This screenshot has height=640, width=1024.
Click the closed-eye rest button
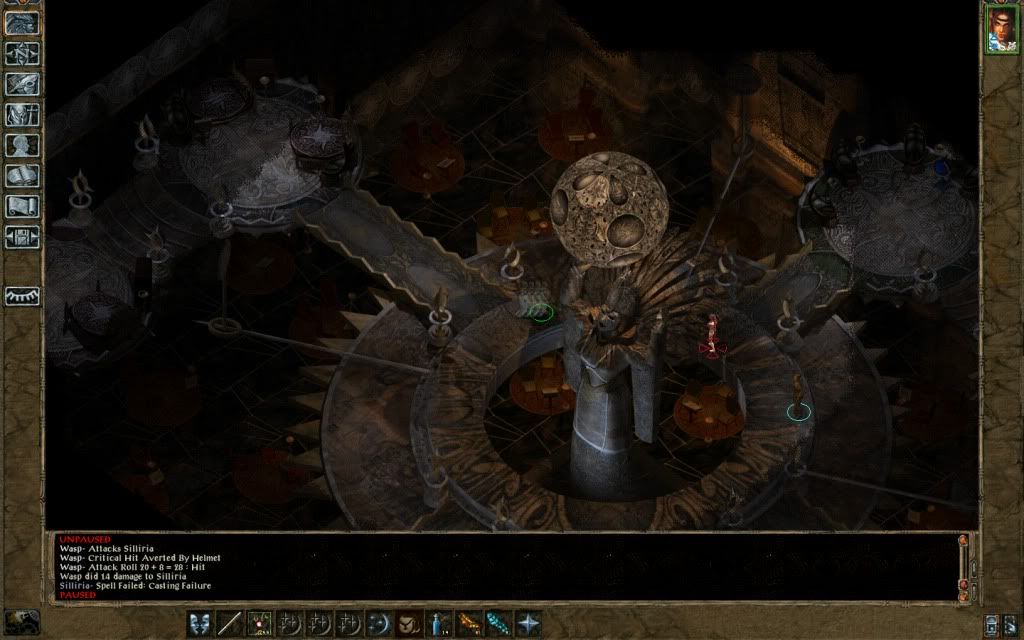(x=23, y=296)
